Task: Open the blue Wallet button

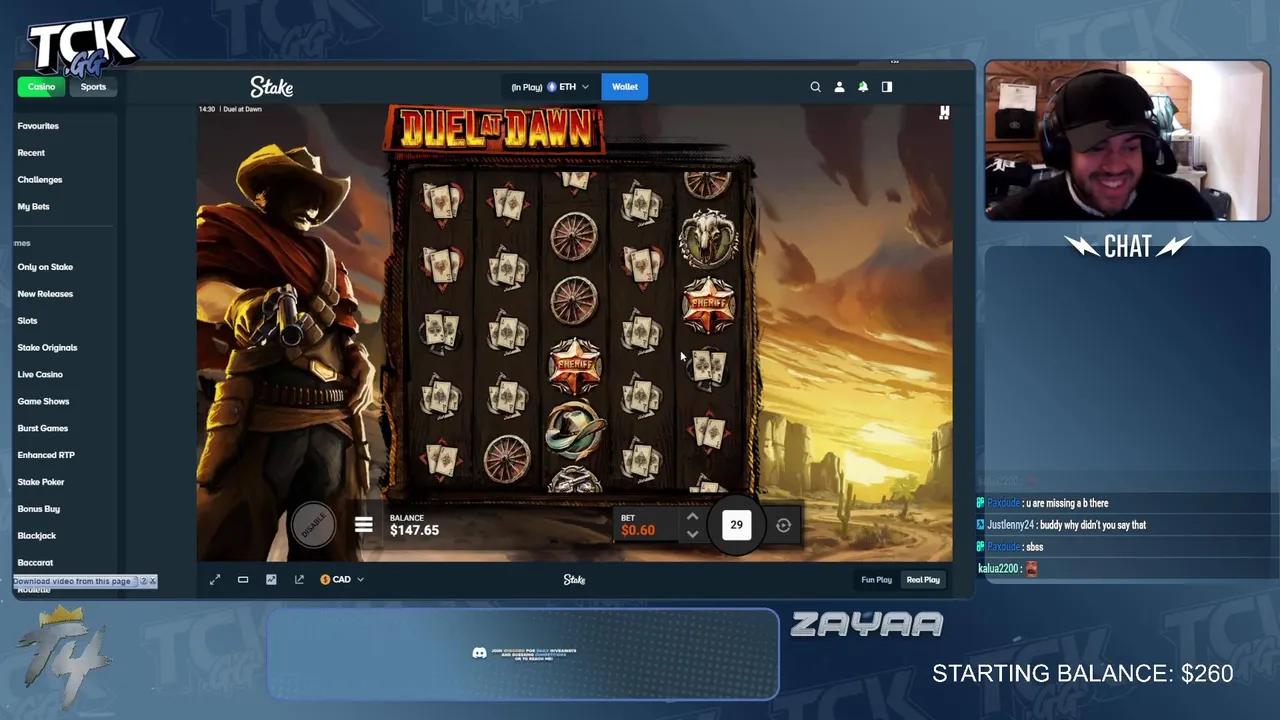Action: point(624,87)
